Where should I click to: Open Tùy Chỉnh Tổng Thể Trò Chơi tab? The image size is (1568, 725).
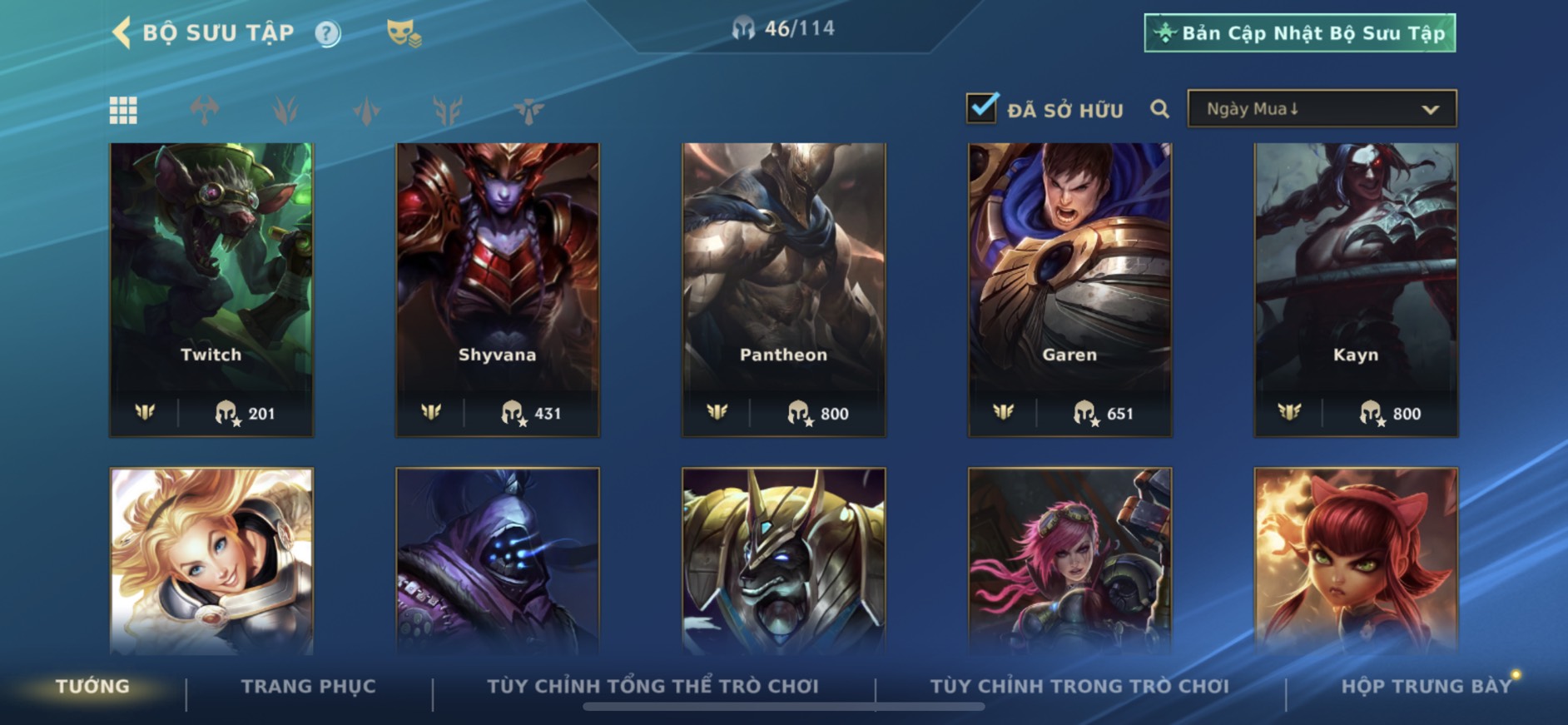[653, 687]
